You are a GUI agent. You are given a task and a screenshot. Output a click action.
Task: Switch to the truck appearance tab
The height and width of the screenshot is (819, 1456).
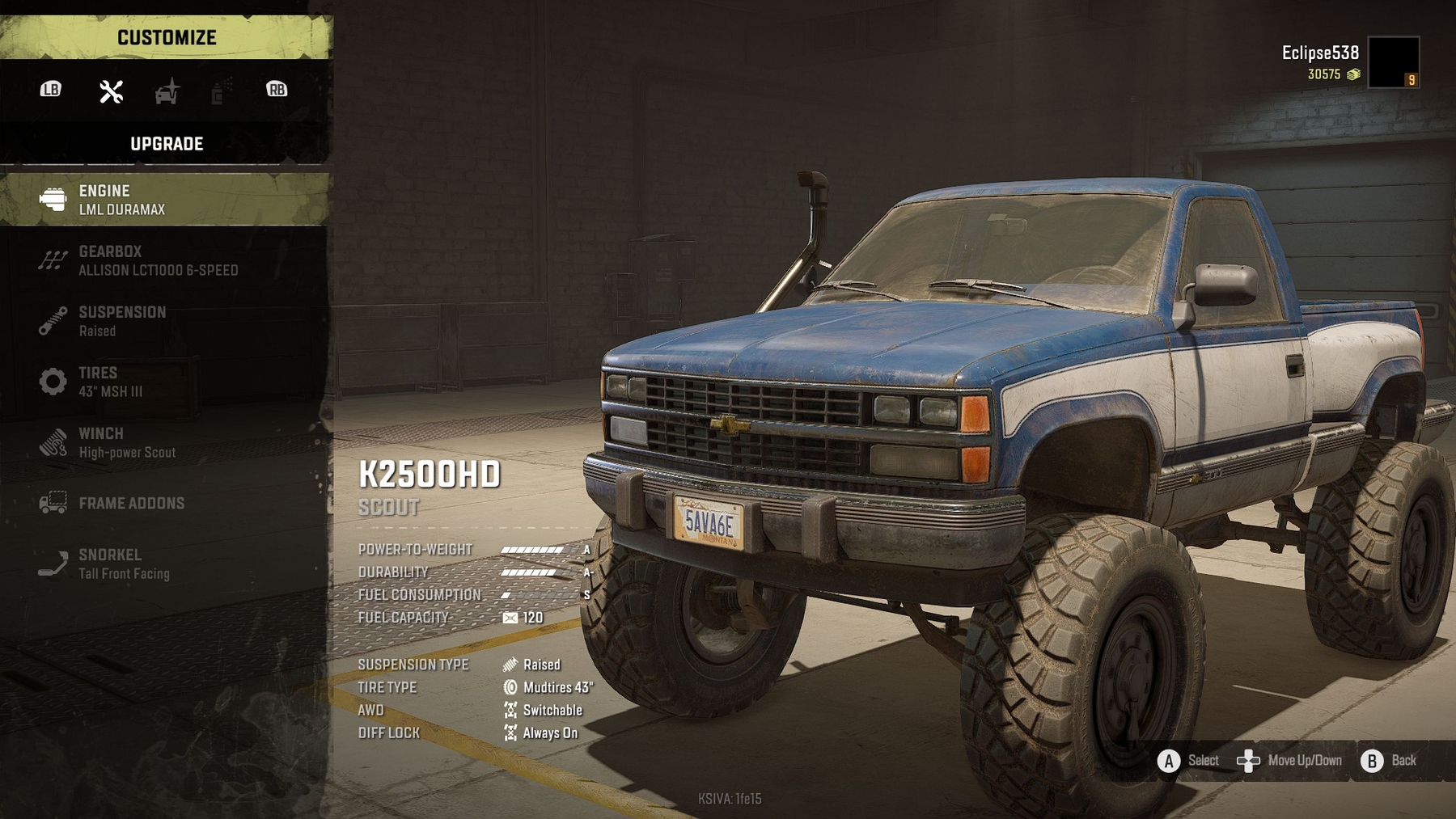click(x=167, y=91)
